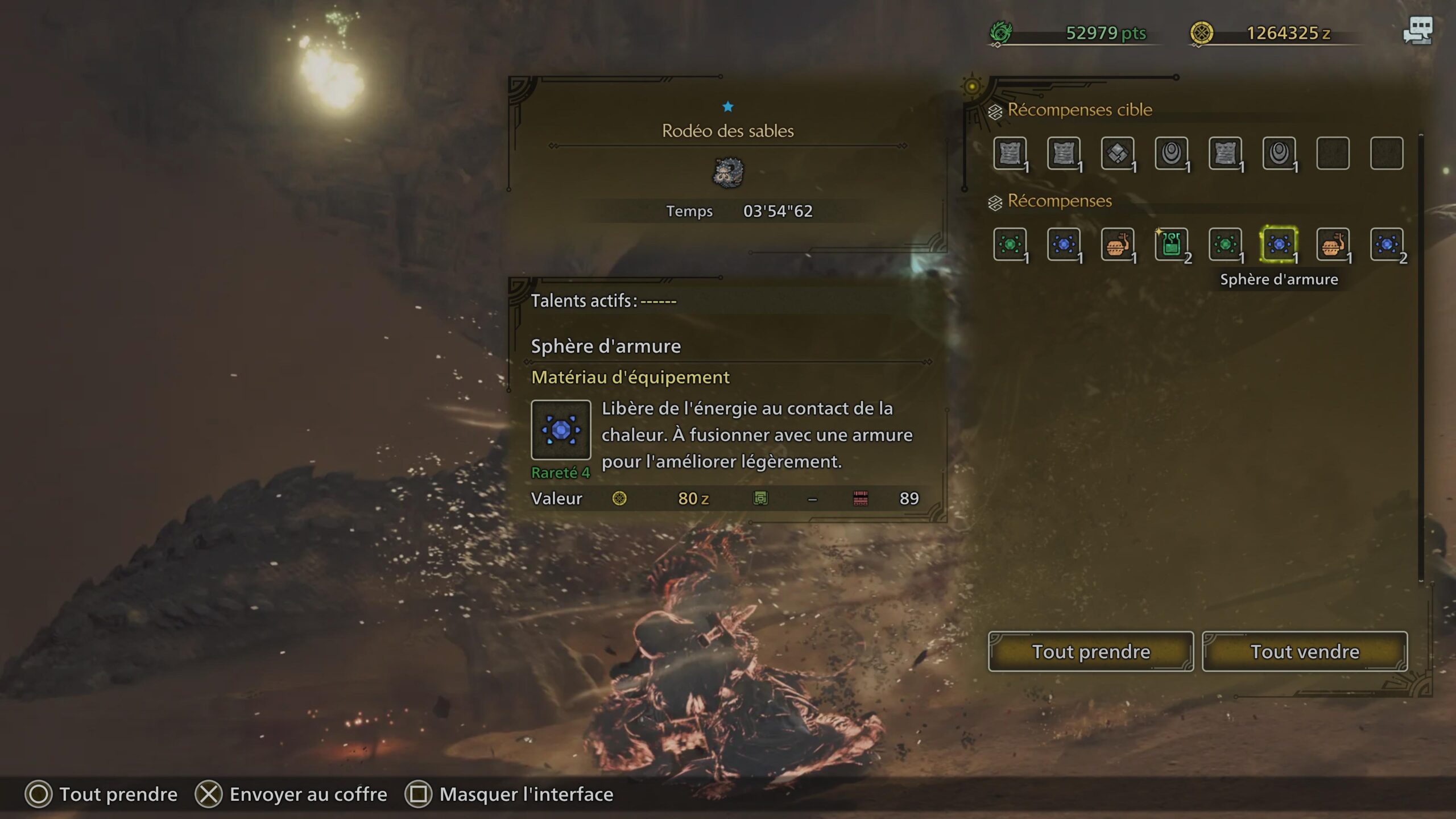Pick the grey diamond-shaped target reward

click(1117, 153)
